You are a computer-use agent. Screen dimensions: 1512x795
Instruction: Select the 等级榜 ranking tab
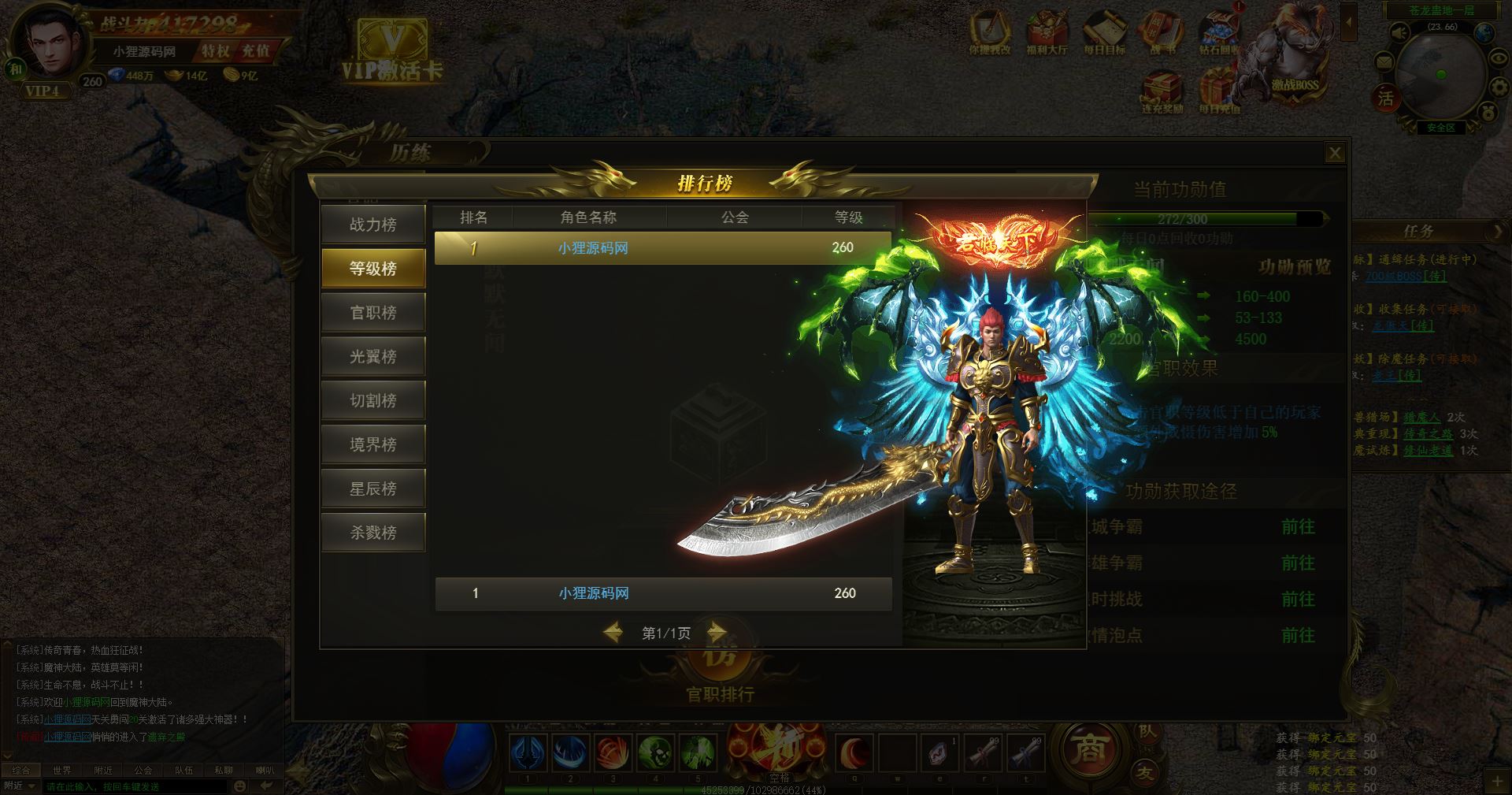click(x=373, y=269)
